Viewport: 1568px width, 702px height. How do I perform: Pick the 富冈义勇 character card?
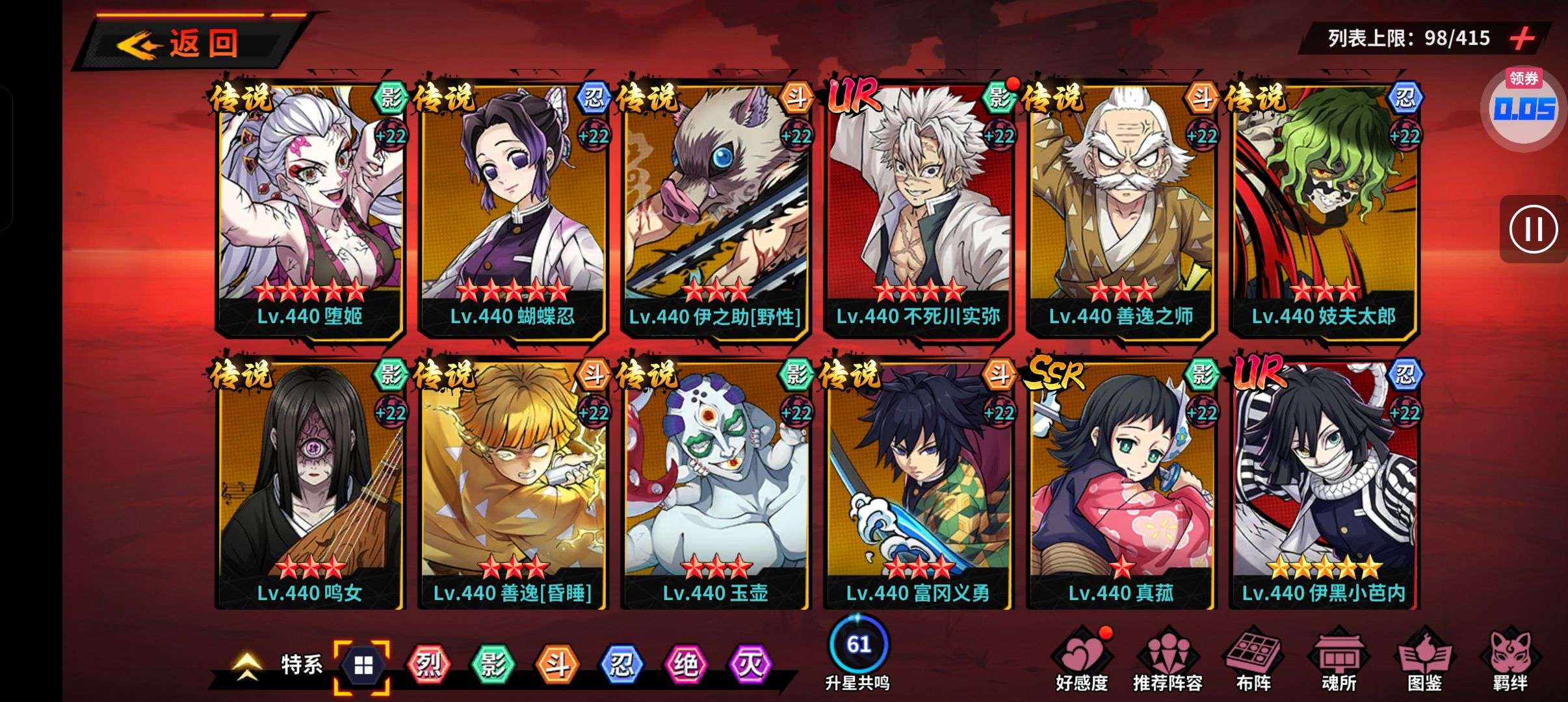click(918, 484)
